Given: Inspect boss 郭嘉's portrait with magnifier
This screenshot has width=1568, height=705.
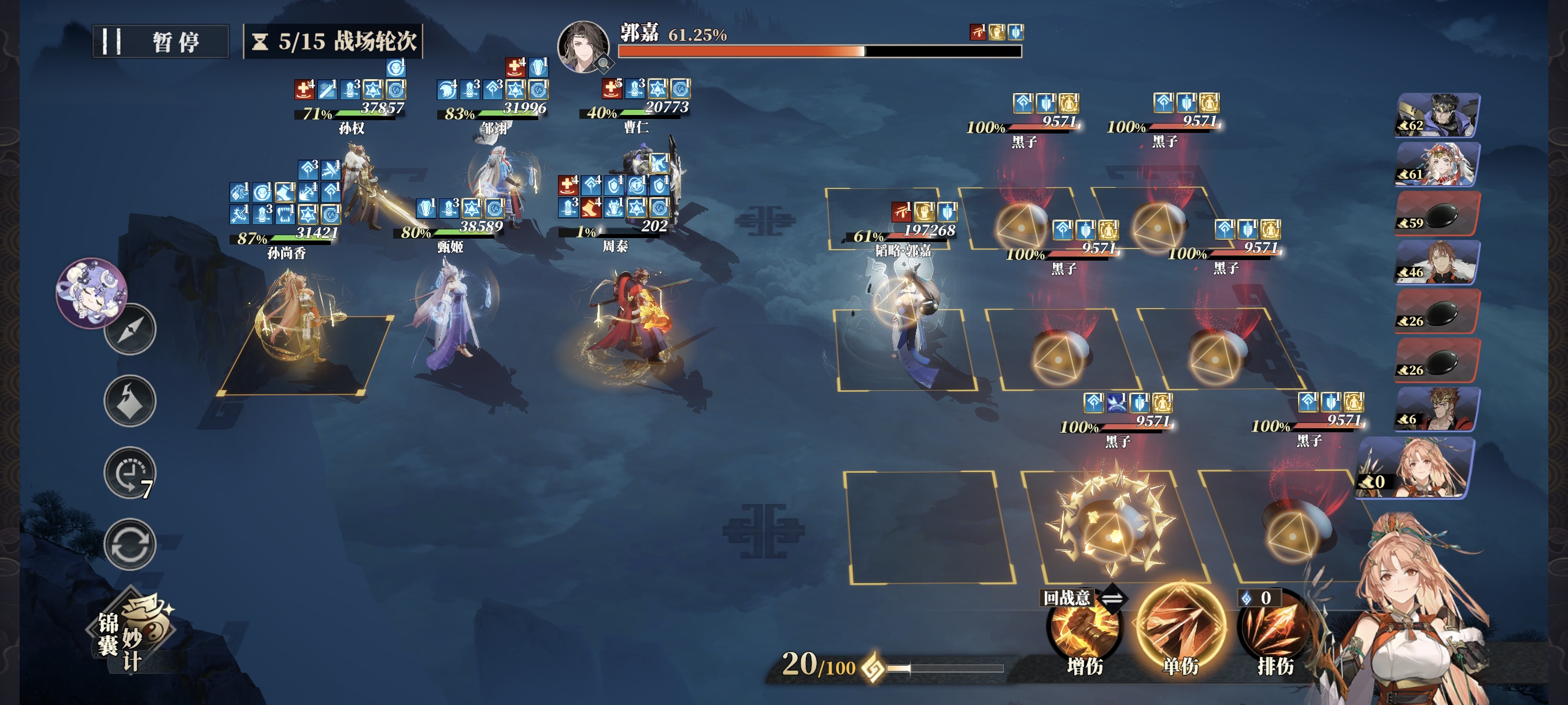Looking at the screenshot, I should (x=583, y=47).
